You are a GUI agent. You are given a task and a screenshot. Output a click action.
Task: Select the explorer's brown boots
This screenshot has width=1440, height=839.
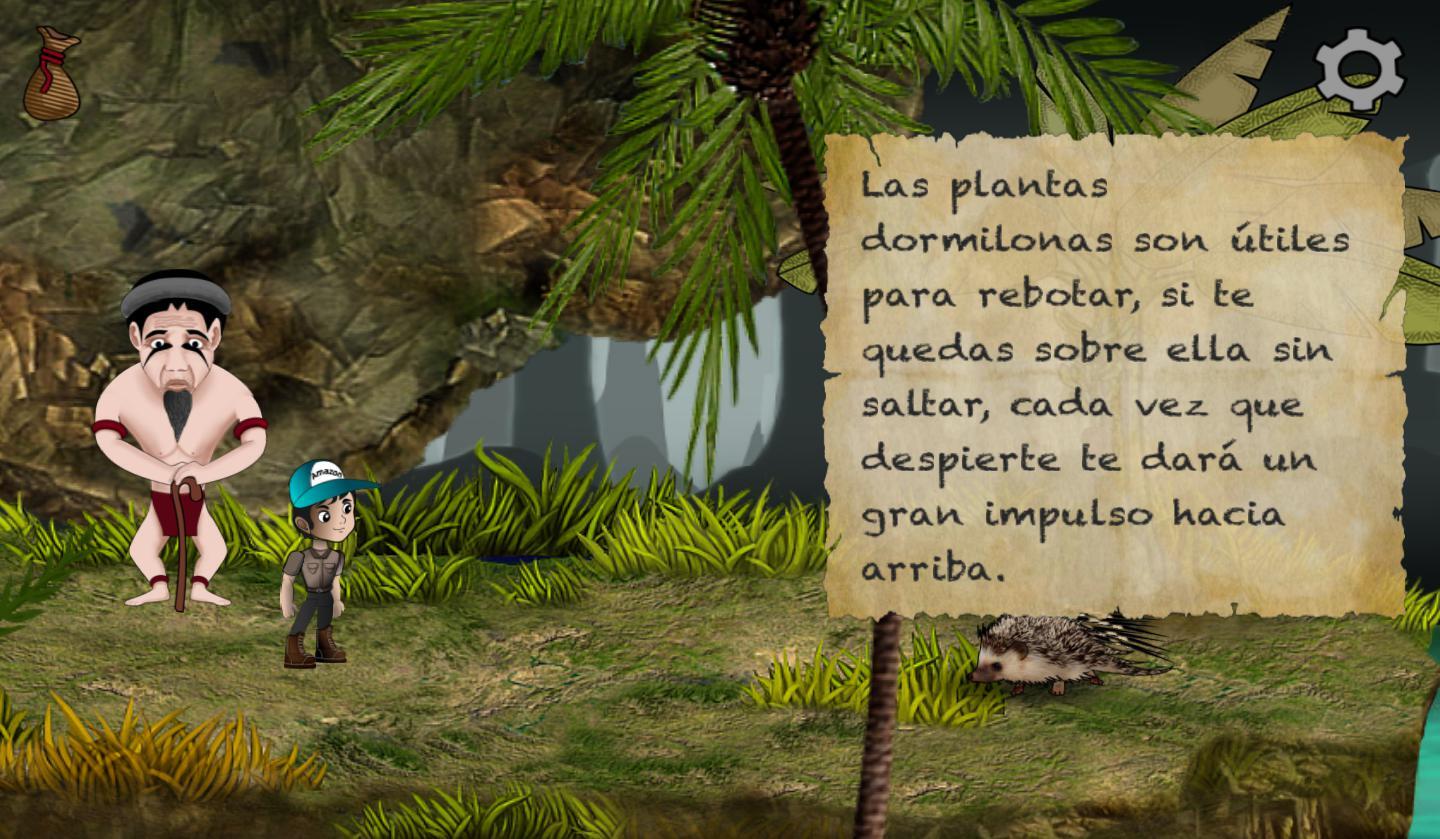pyautogui.click(x=315, y=650)
